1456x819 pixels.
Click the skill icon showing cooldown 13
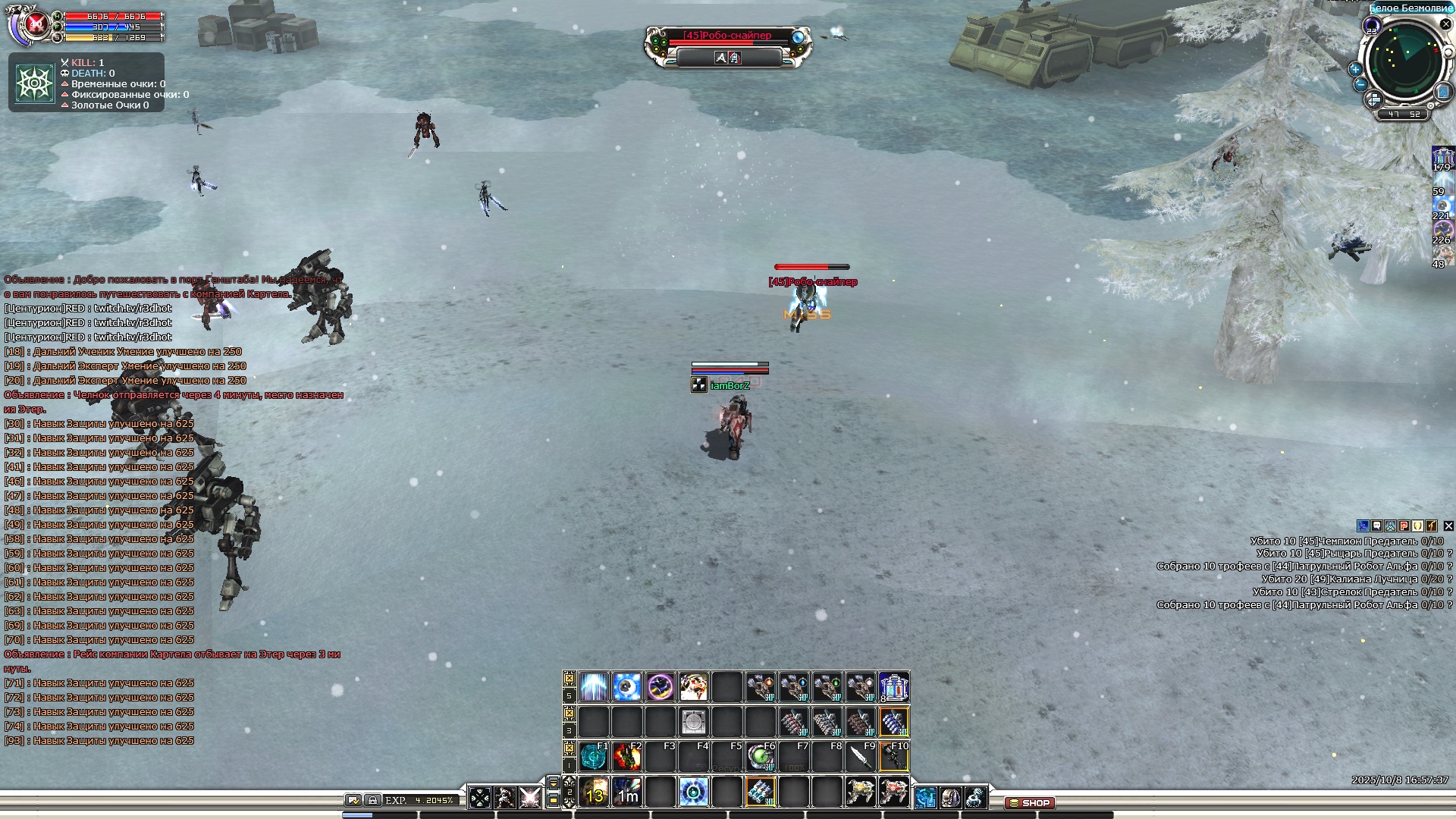[595, 792]
